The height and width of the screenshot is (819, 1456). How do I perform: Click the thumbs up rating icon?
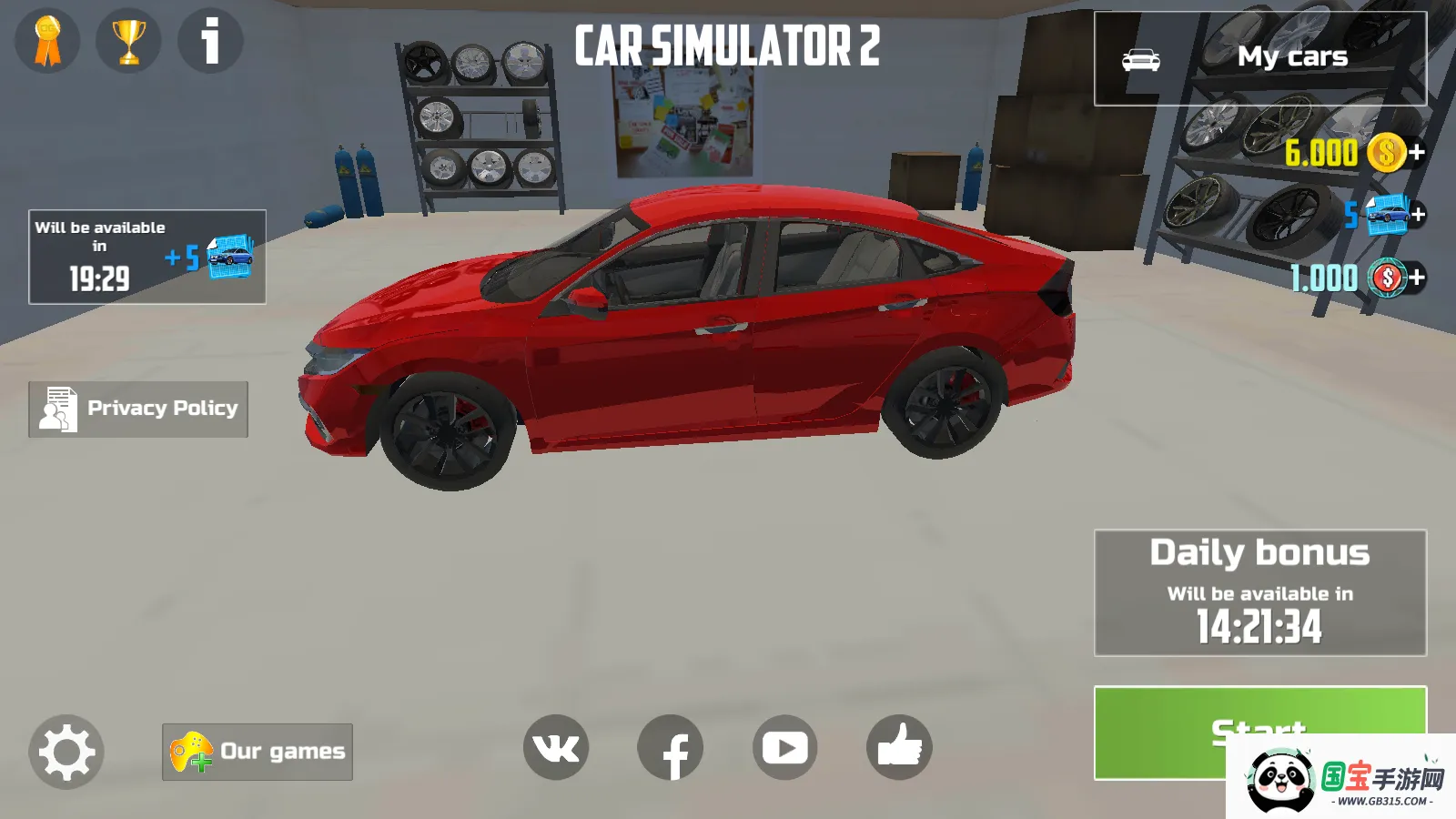tap(899, 747)
